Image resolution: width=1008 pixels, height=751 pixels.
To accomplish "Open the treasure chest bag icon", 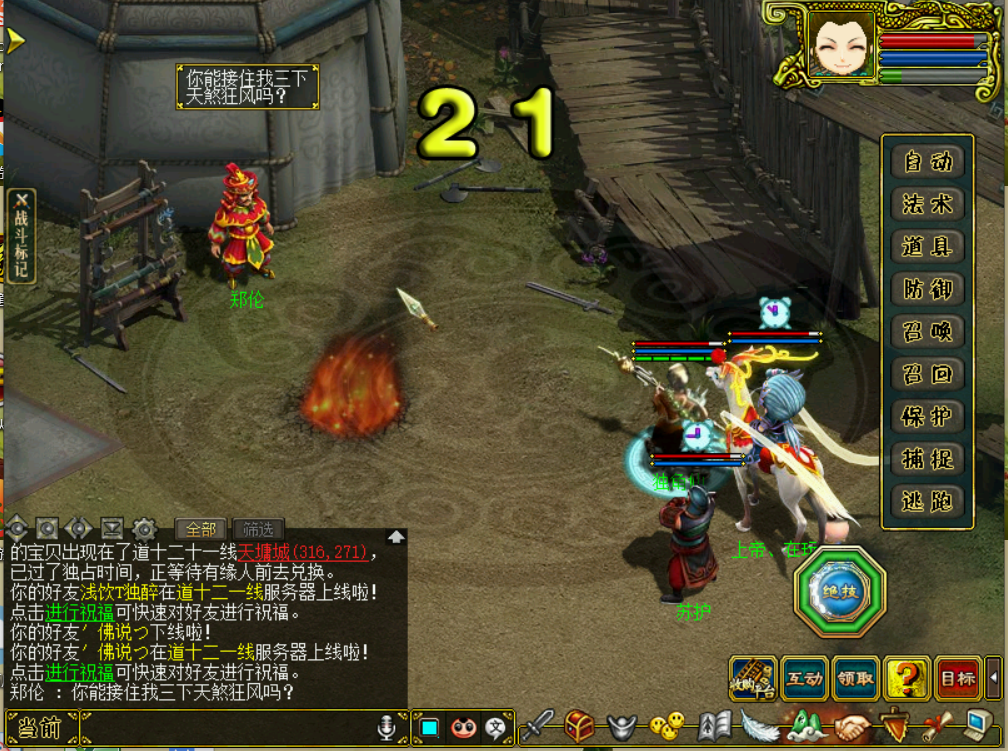I will click(x=579, y=726).
